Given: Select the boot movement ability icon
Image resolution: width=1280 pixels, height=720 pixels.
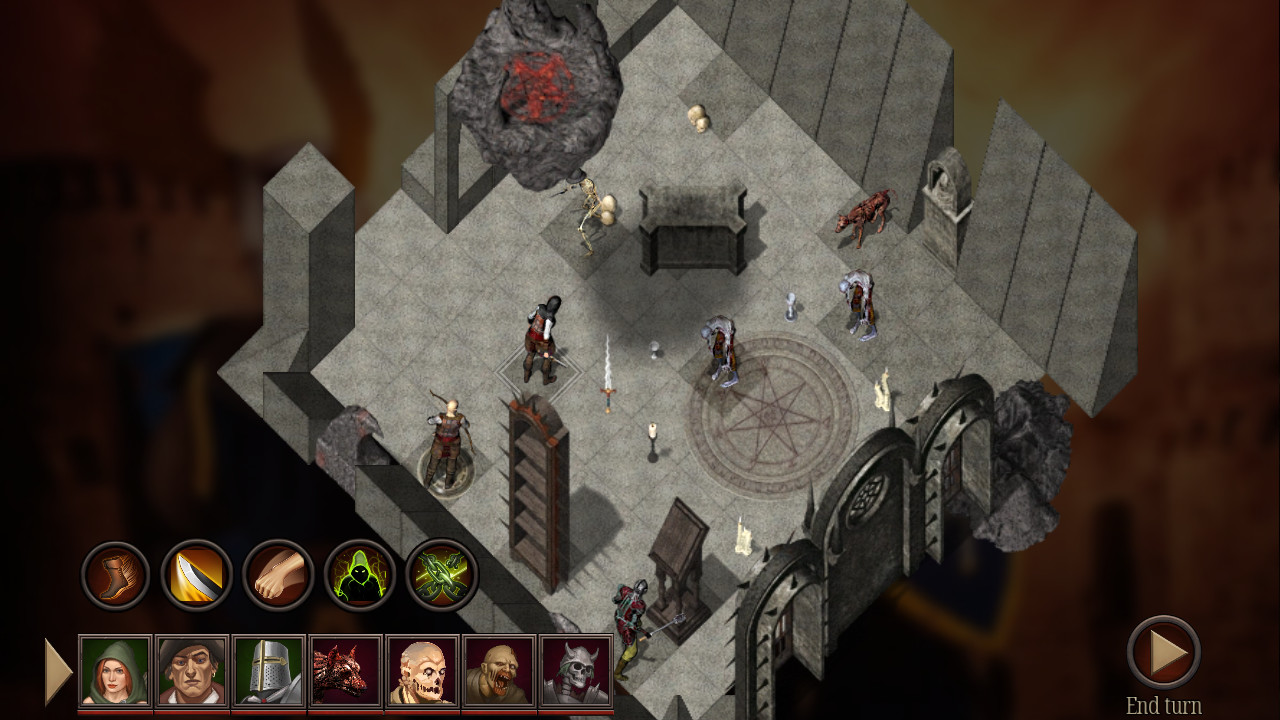Looking at the screenshot, I should coord(115,575).
